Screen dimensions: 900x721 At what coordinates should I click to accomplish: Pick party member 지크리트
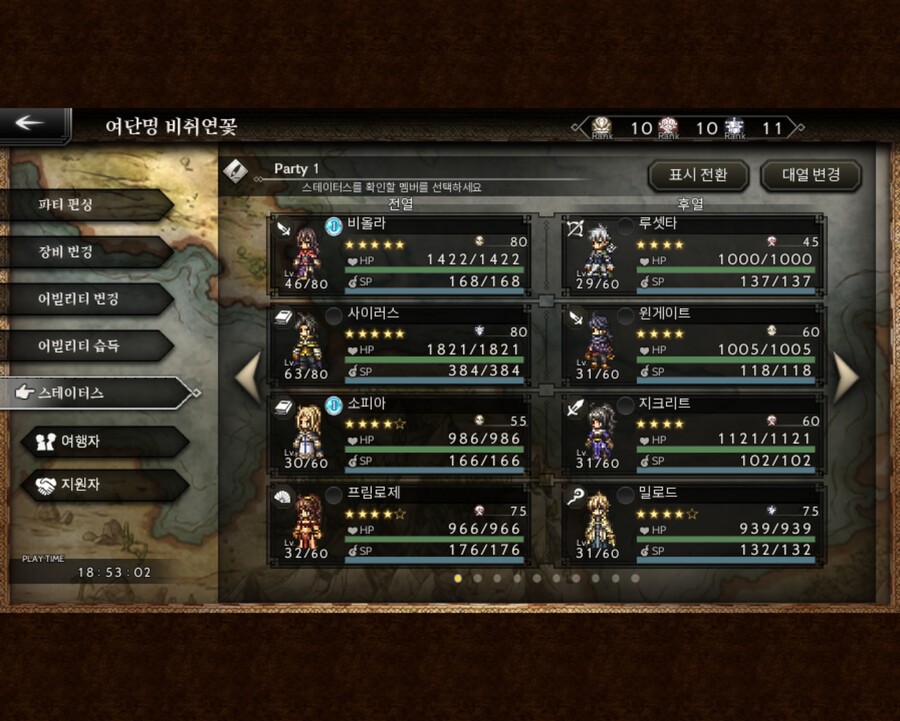[694, 433]
